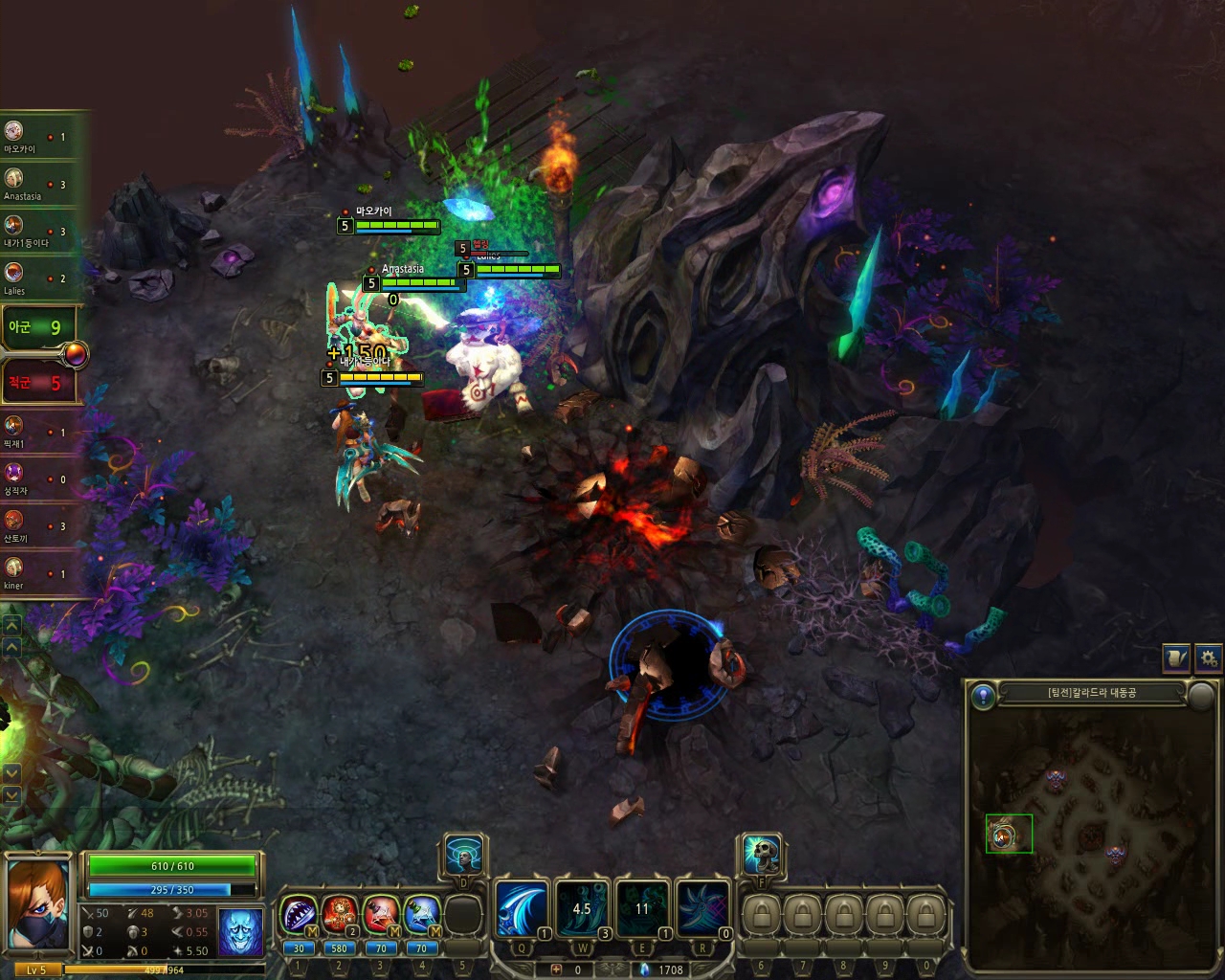This screenshot has width=1225, height=980.
Task: Cast the F skull spell icon
Action: click(x=762, y=855)
